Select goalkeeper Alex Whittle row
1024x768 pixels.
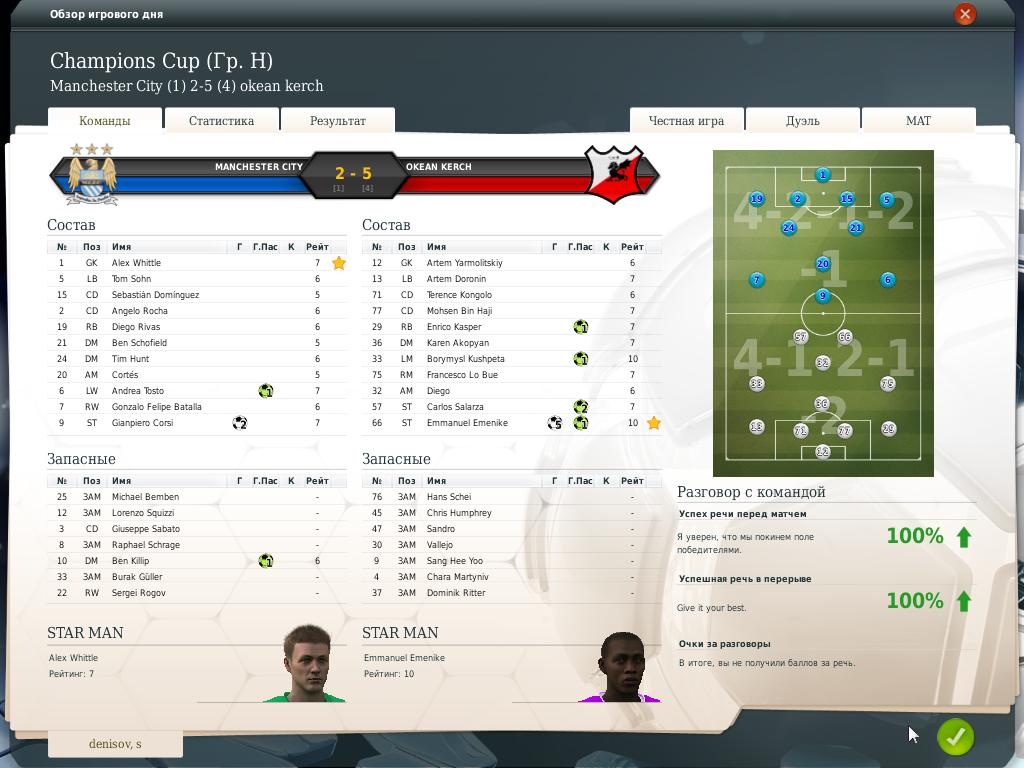click(136, 263)
